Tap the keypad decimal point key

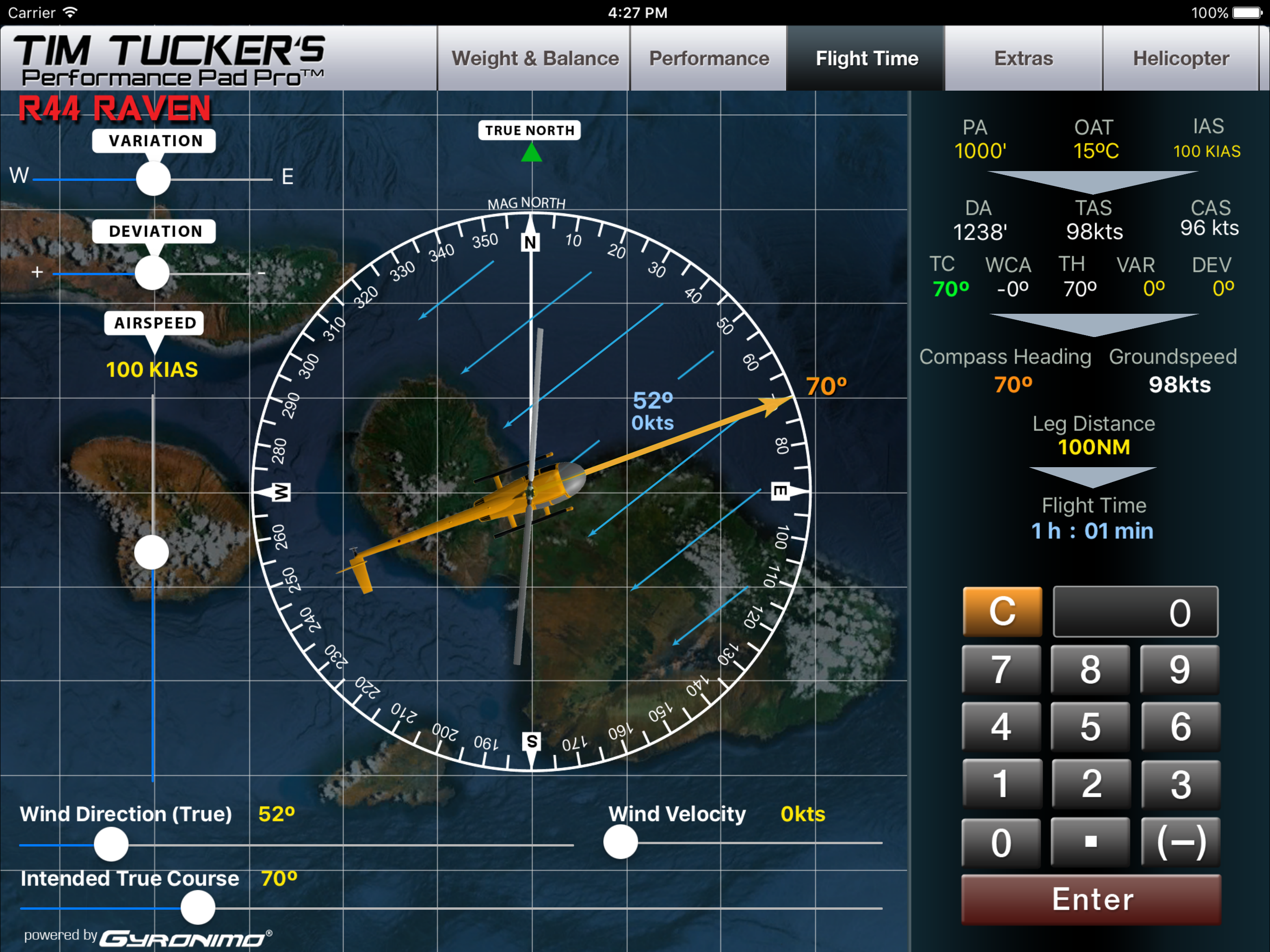pyautogui.click(x=1090, y=842)
